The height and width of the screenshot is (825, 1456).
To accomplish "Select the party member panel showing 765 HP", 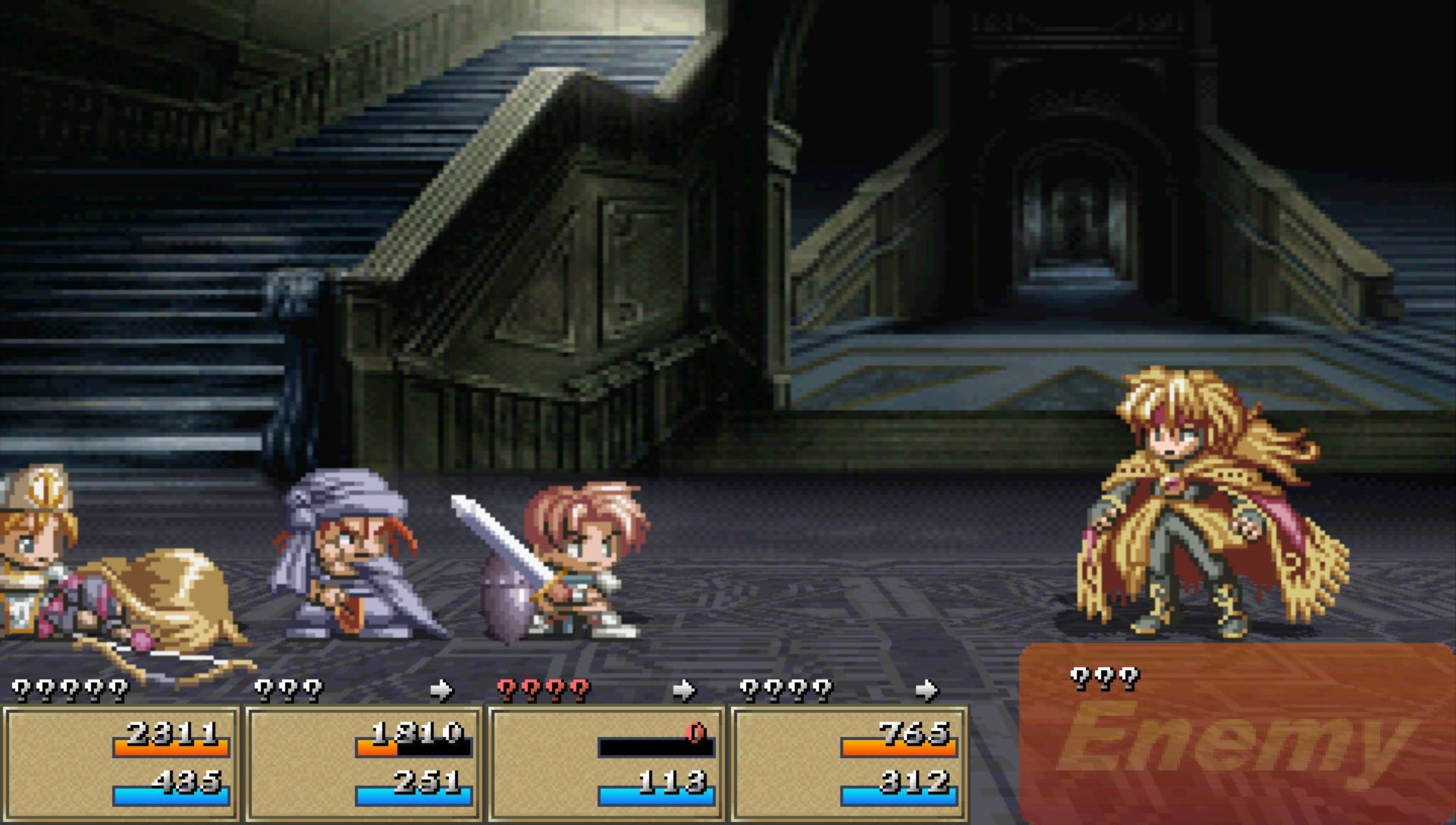I will (x=849, y=762).
